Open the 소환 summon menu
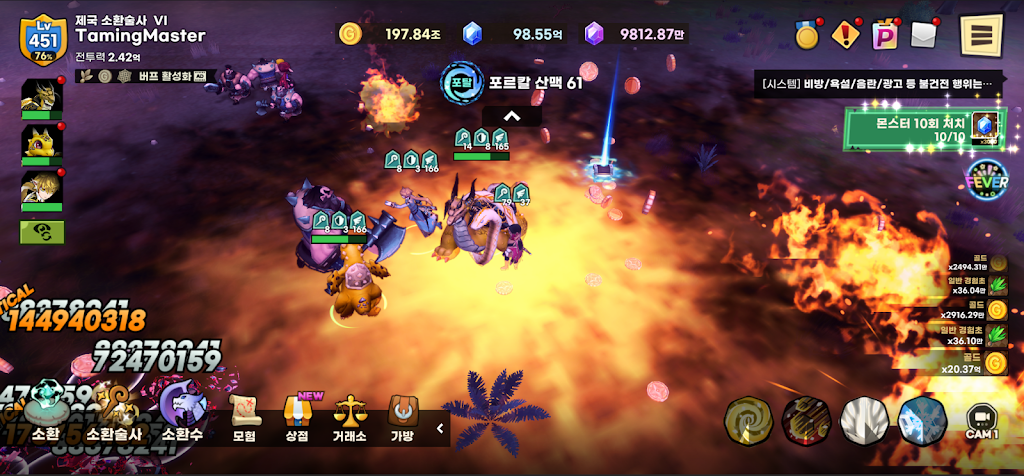1024x476 pixels. (46, 418)
